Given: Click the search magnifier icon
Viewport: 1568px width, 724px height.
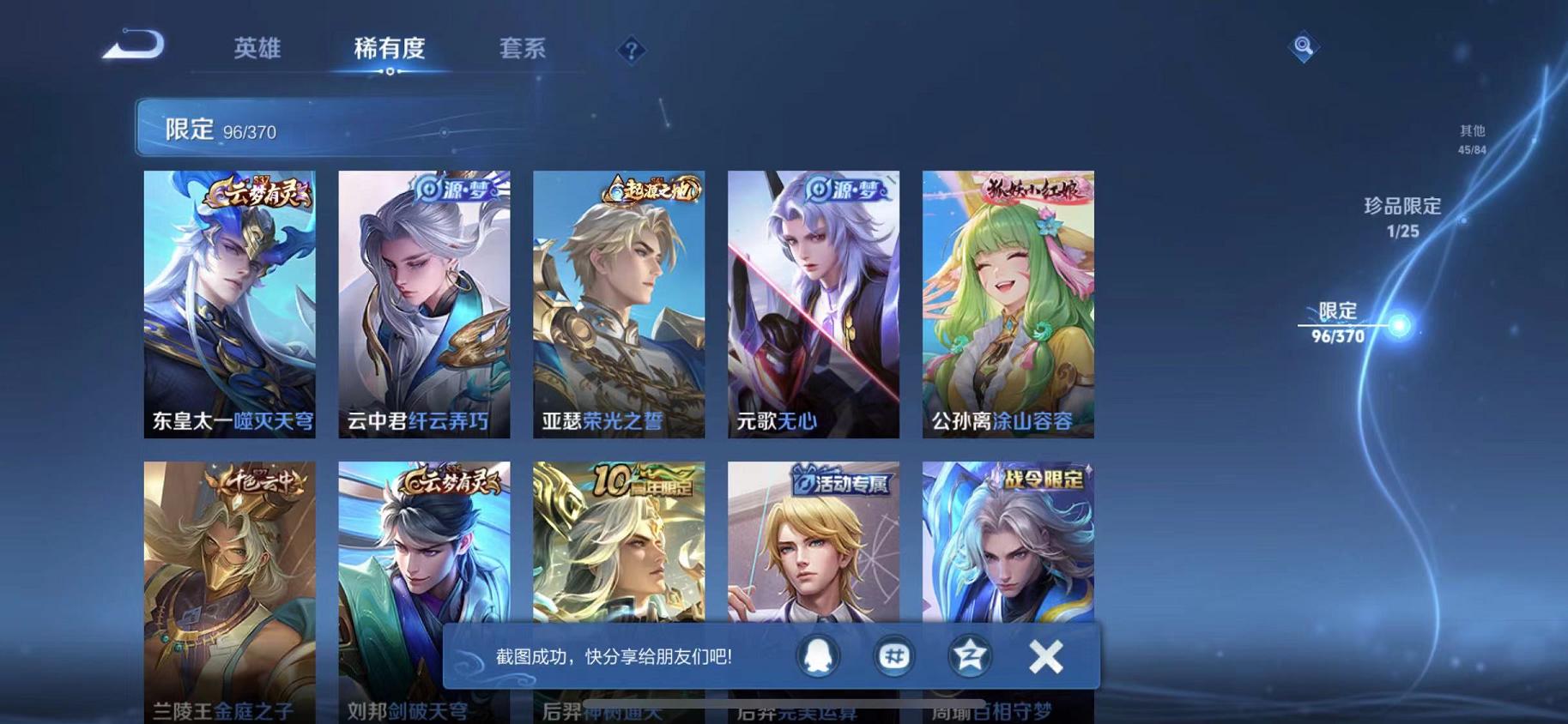Looking at the screenshot, I should point(1304,46).
